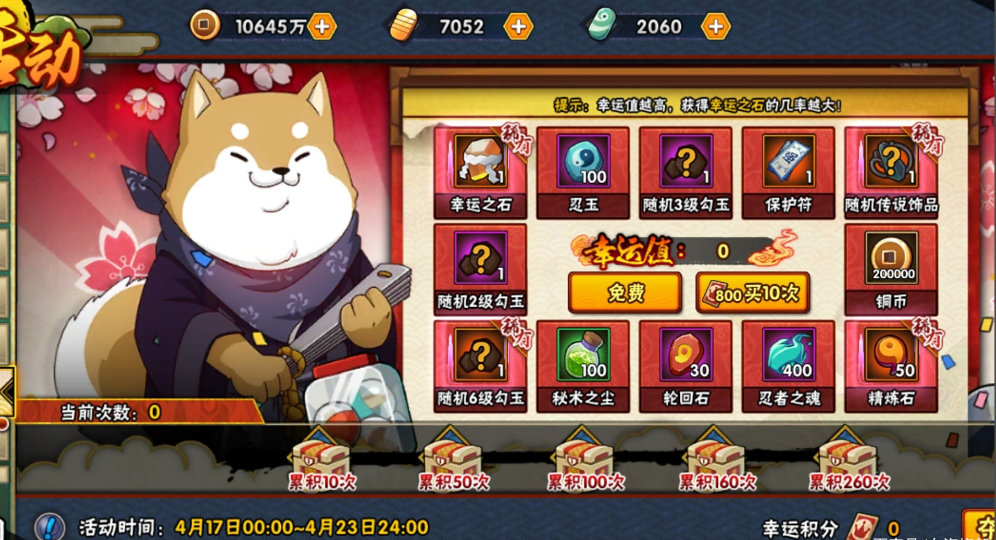Screen dimensions: 996x540
Task: Add more copper coins with plus button
Action: point(322,26)
